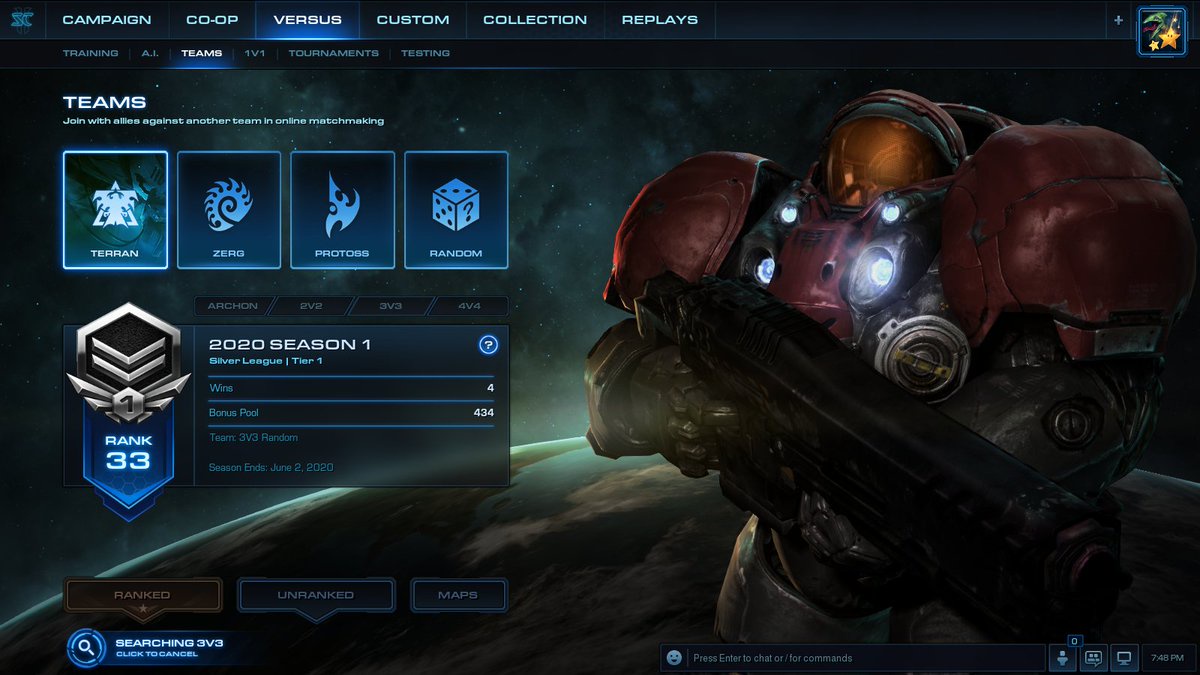The image size is (1200, 675).
Task: Show the Replays section
Action: [x=660, y=20]
